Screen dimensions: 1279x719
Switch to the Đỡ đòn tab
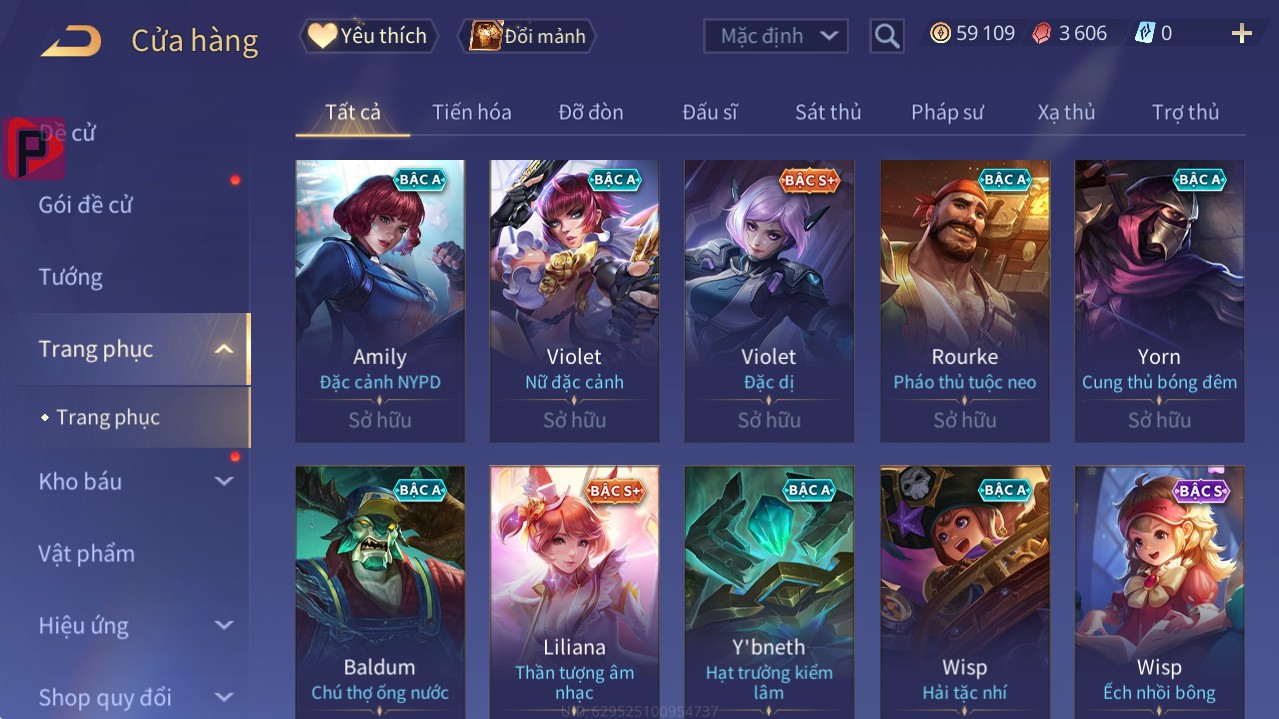click(590, 112)
